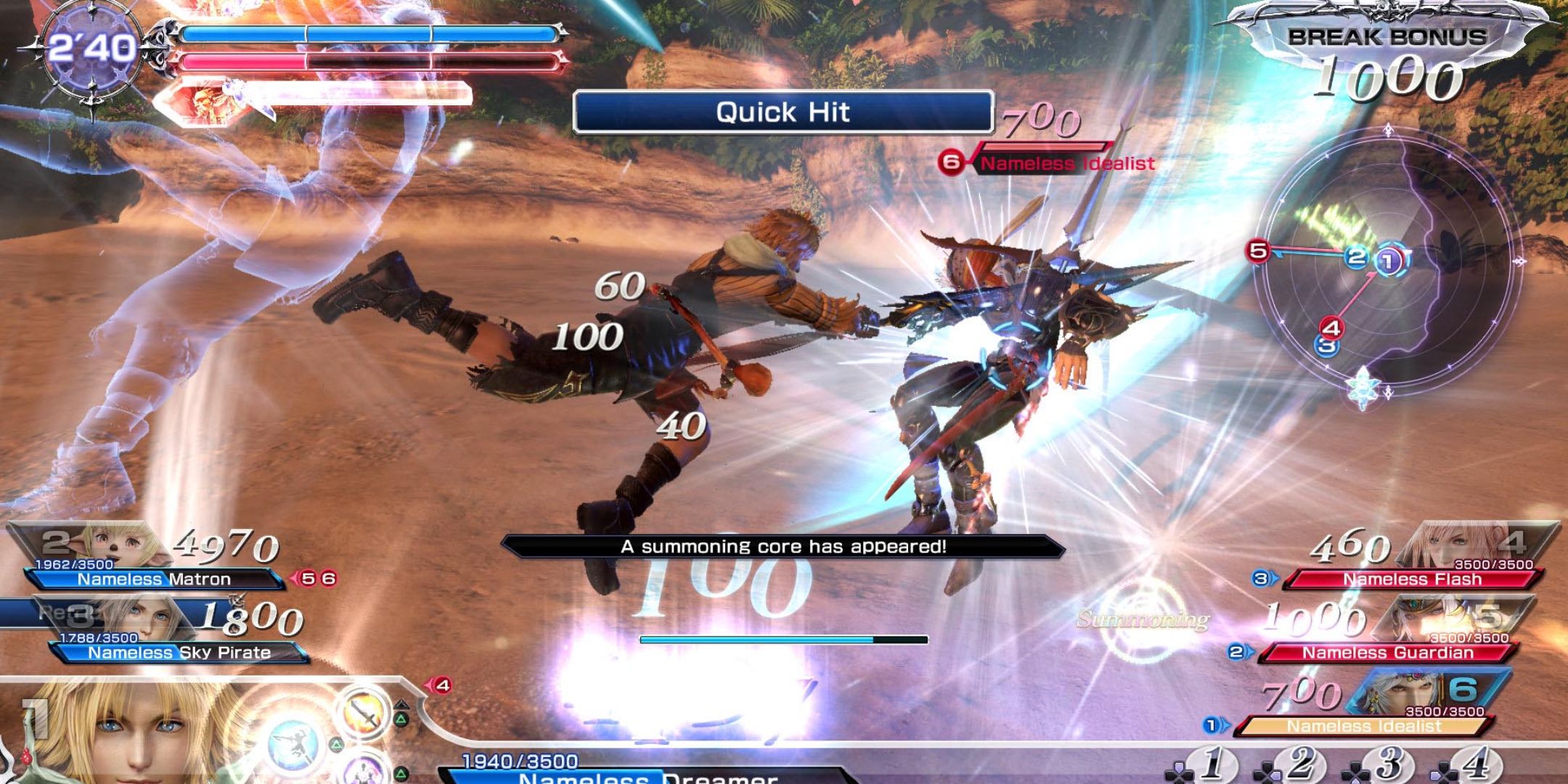
Task: Click the red Nameless Idealist target label
Action: click(x=1066, y=163)
